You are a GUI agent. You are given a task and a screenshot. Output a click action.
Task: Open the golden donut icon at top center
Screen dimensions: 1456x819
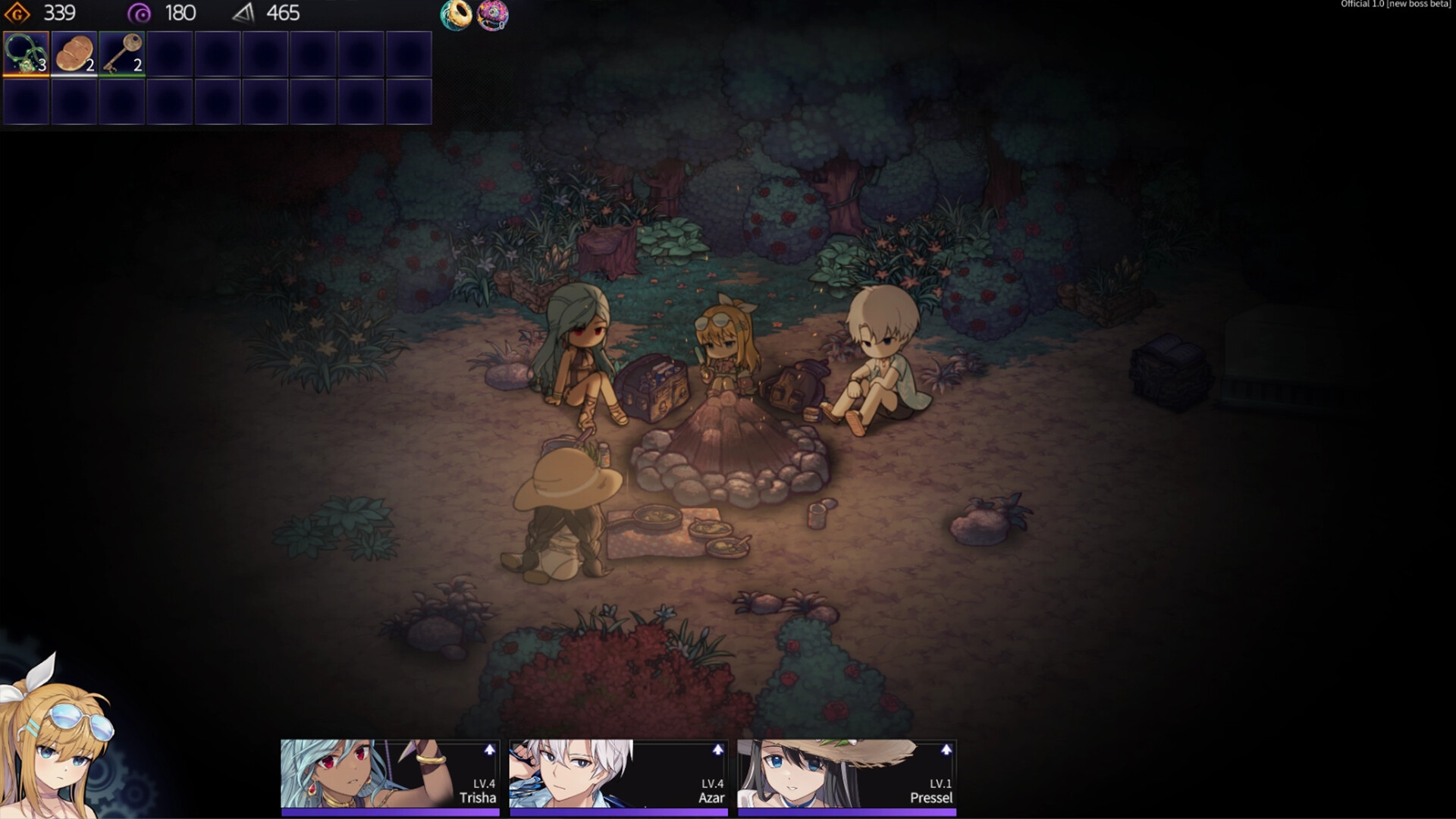click(x=457, y=15)
